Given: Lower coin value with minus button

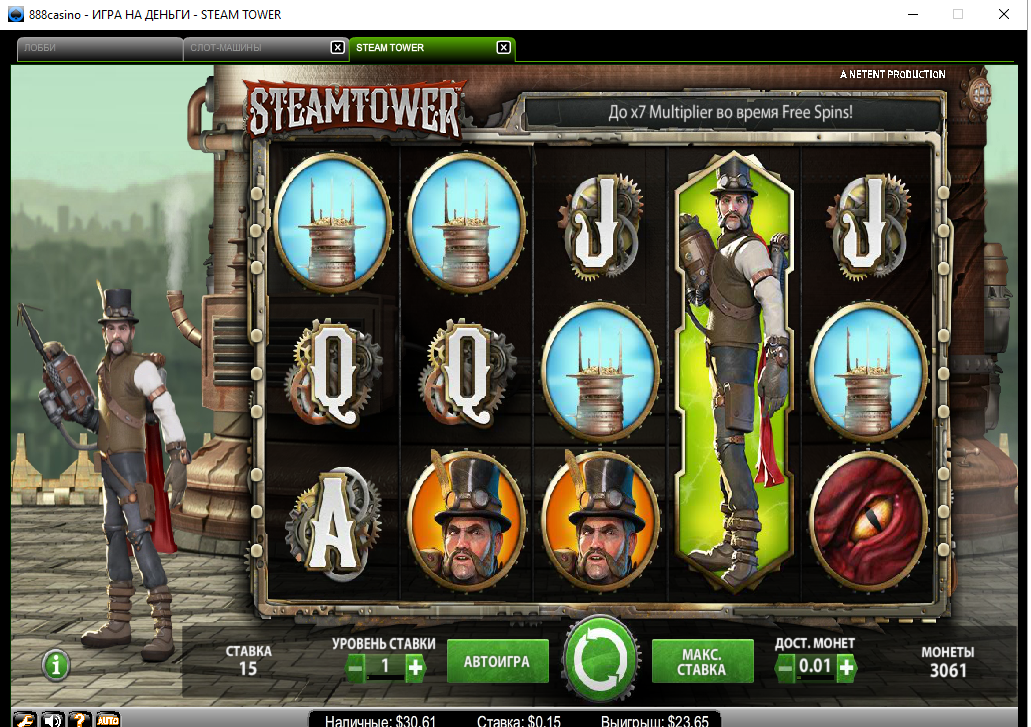Looking at the screenshot, I should pyautogui.click(x=787, y=667).
